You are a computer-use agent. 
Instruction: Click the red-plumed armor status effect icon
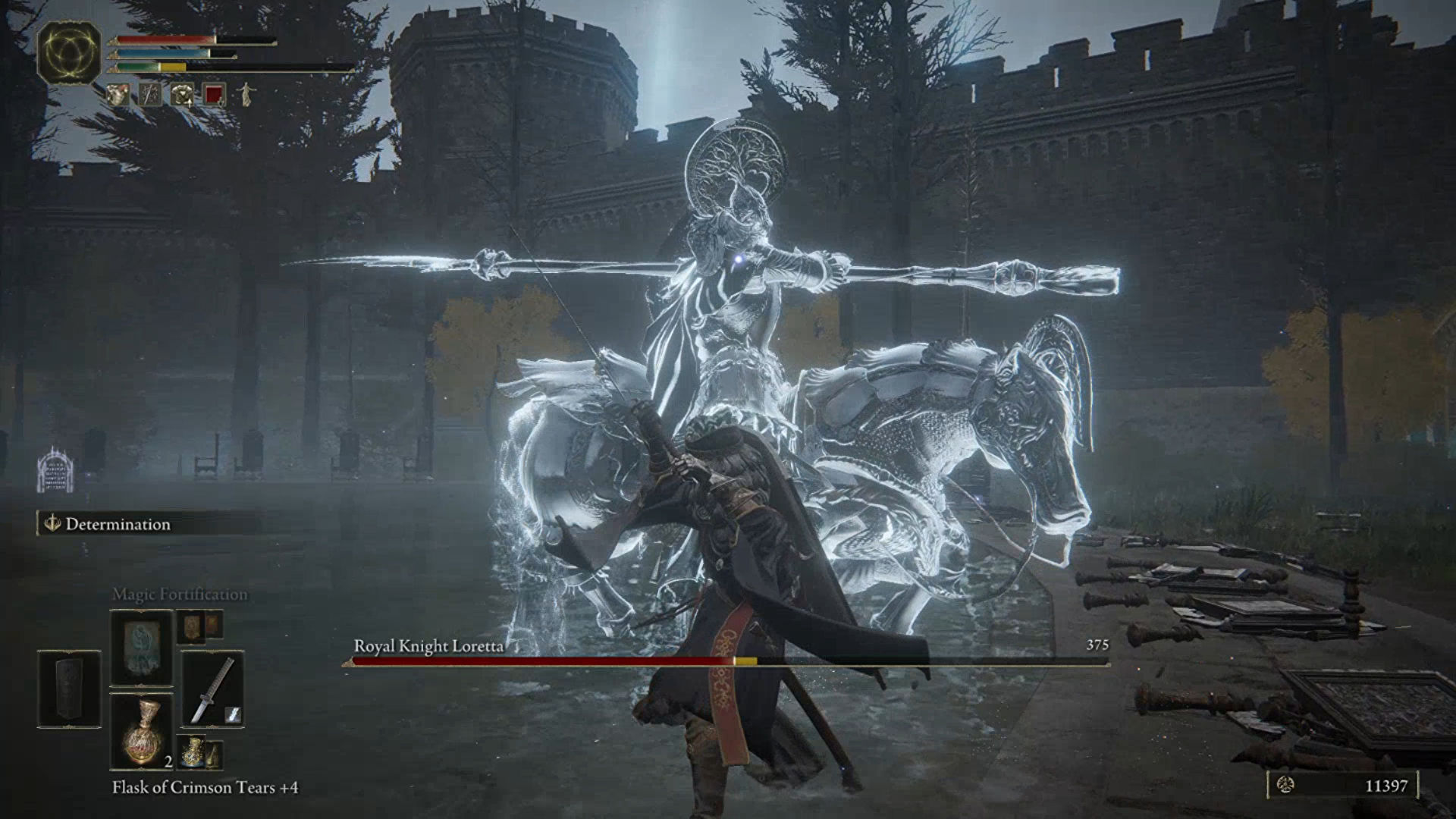click(118, 95)
